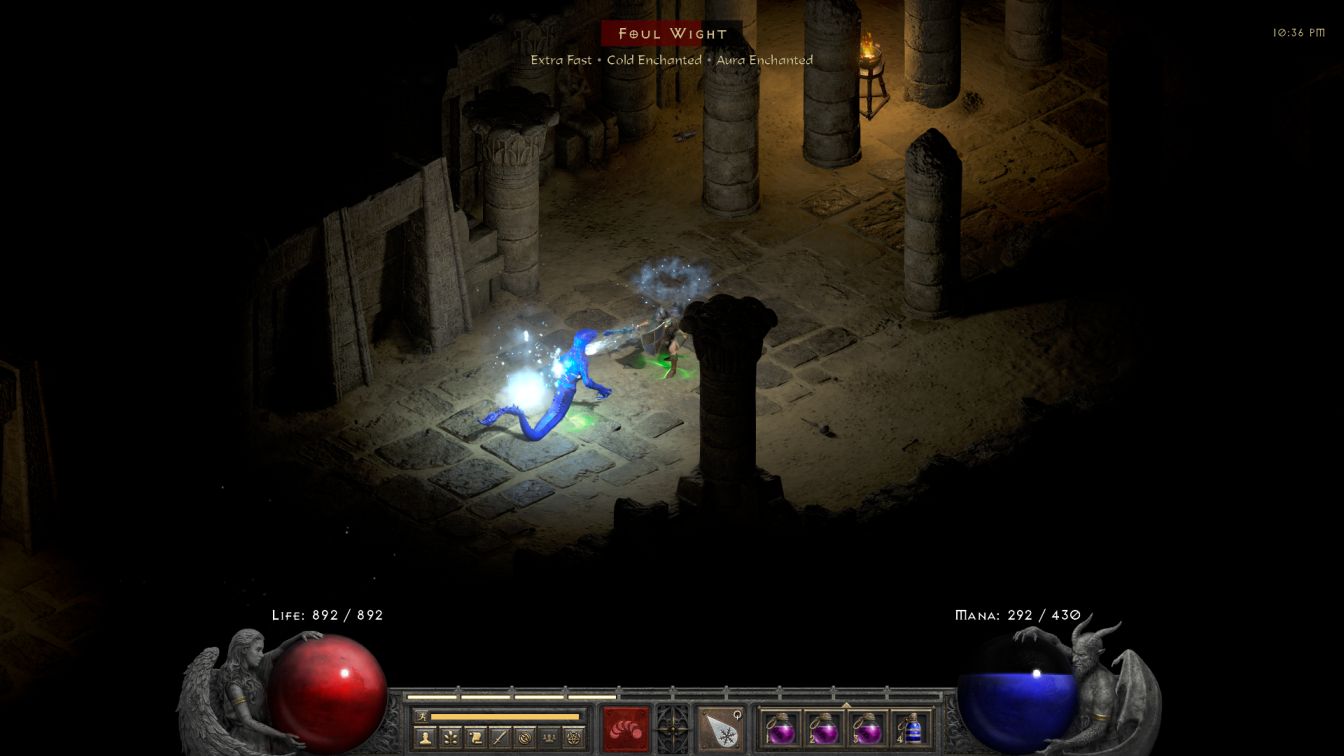This screenshot has height=756, width=1344.
Task: Click the sword icon in mini panel
Action: (500, 738)
